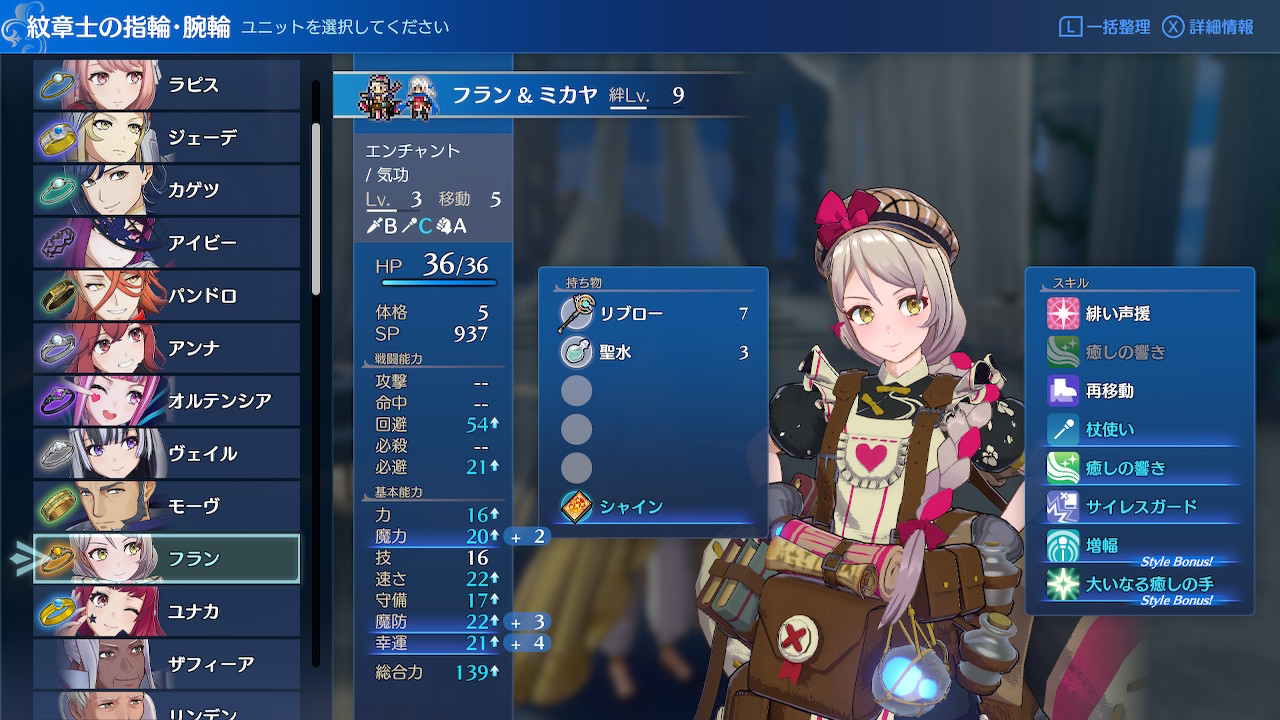
Task: Select パンドロ in the list
Action: pyautogui.click(x=166, y=296)
